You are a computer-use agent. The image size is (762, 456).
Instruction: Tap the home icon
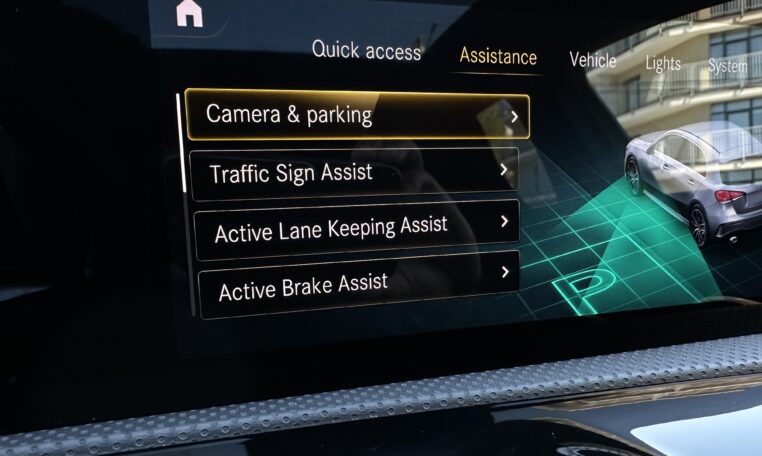point(188,14)
